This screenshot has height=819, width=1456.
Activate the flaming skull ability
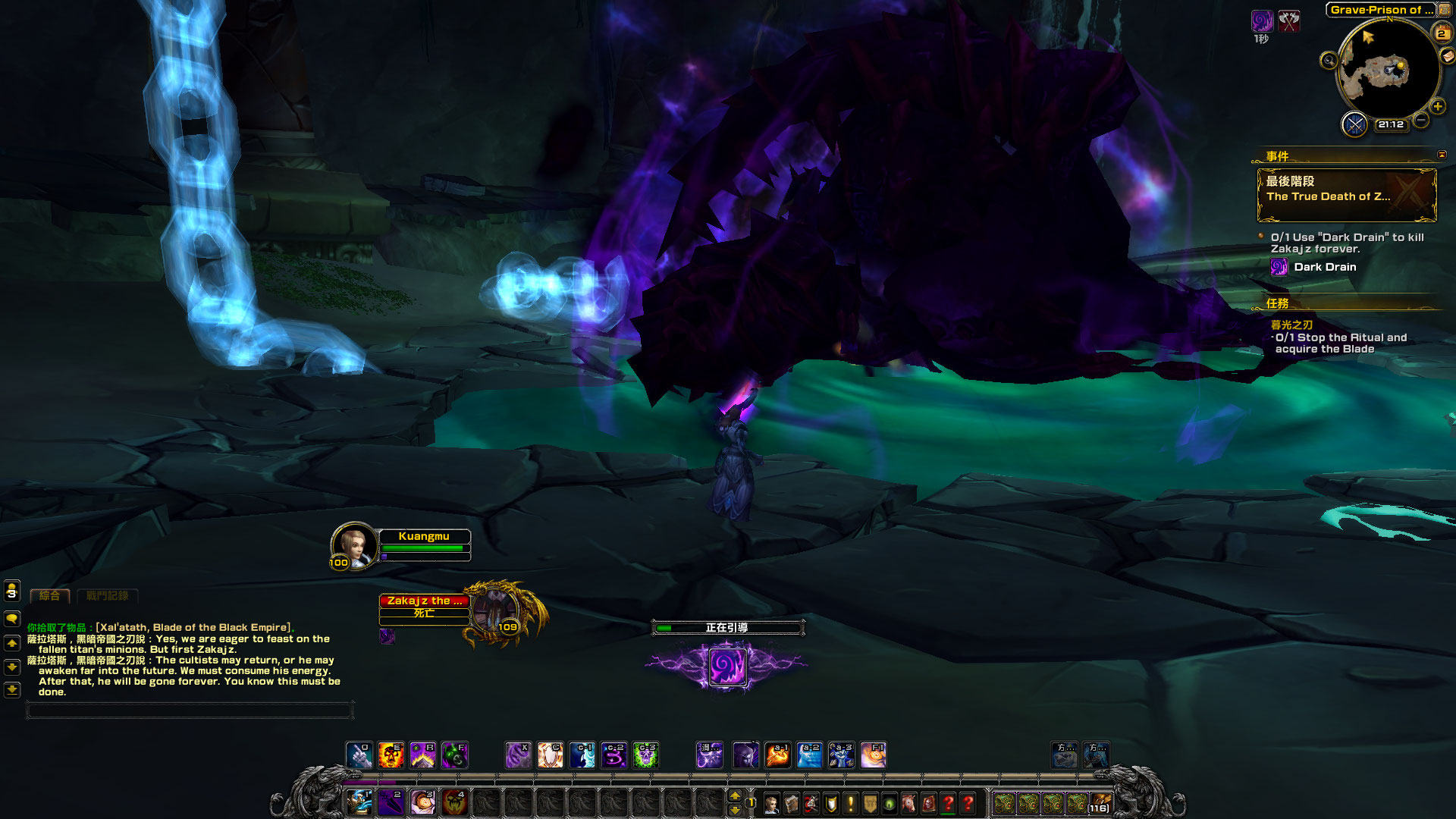[x=391, y=755]
